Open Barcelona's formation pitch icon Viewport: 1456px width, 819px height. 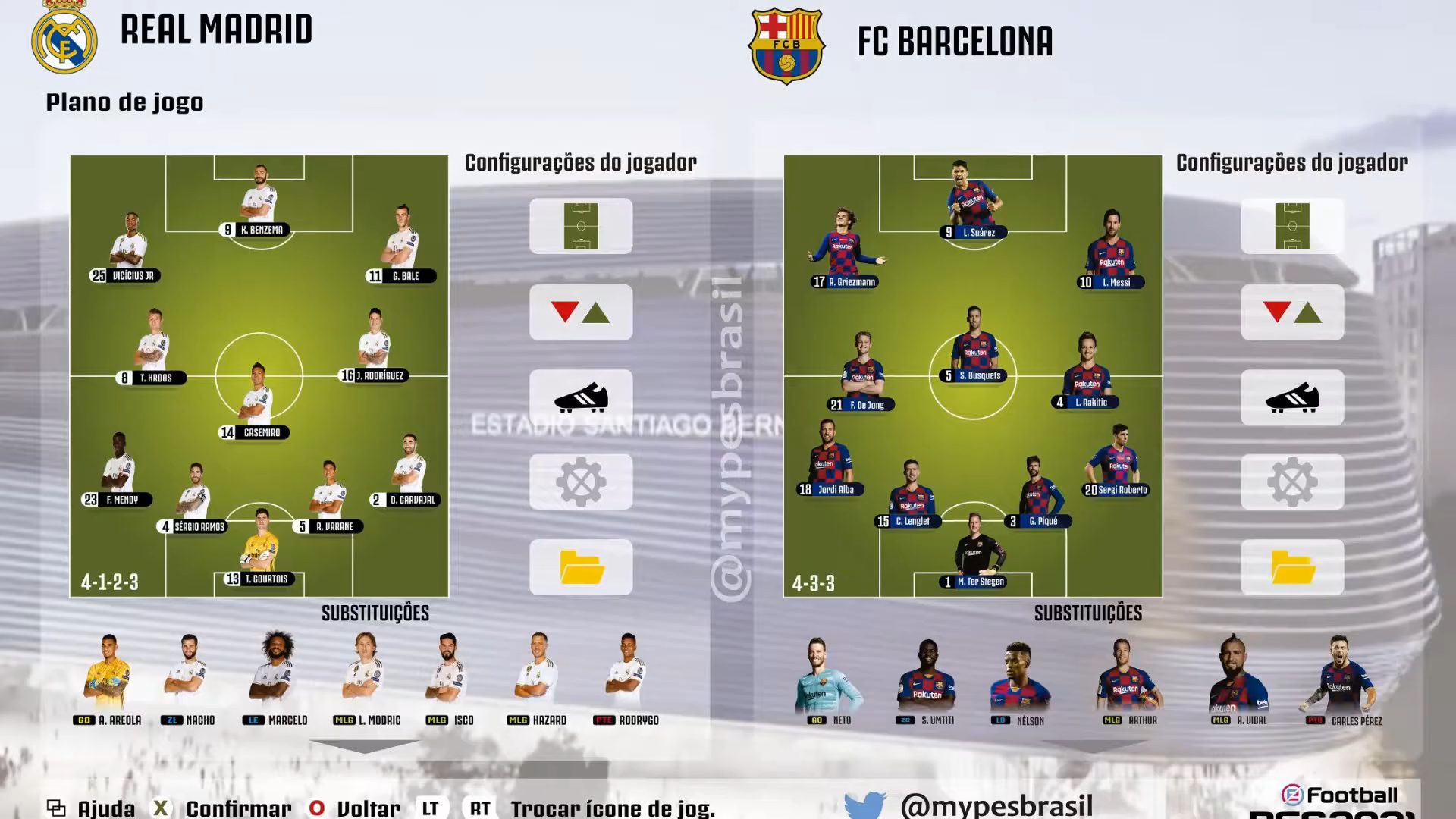(1292, 226)
